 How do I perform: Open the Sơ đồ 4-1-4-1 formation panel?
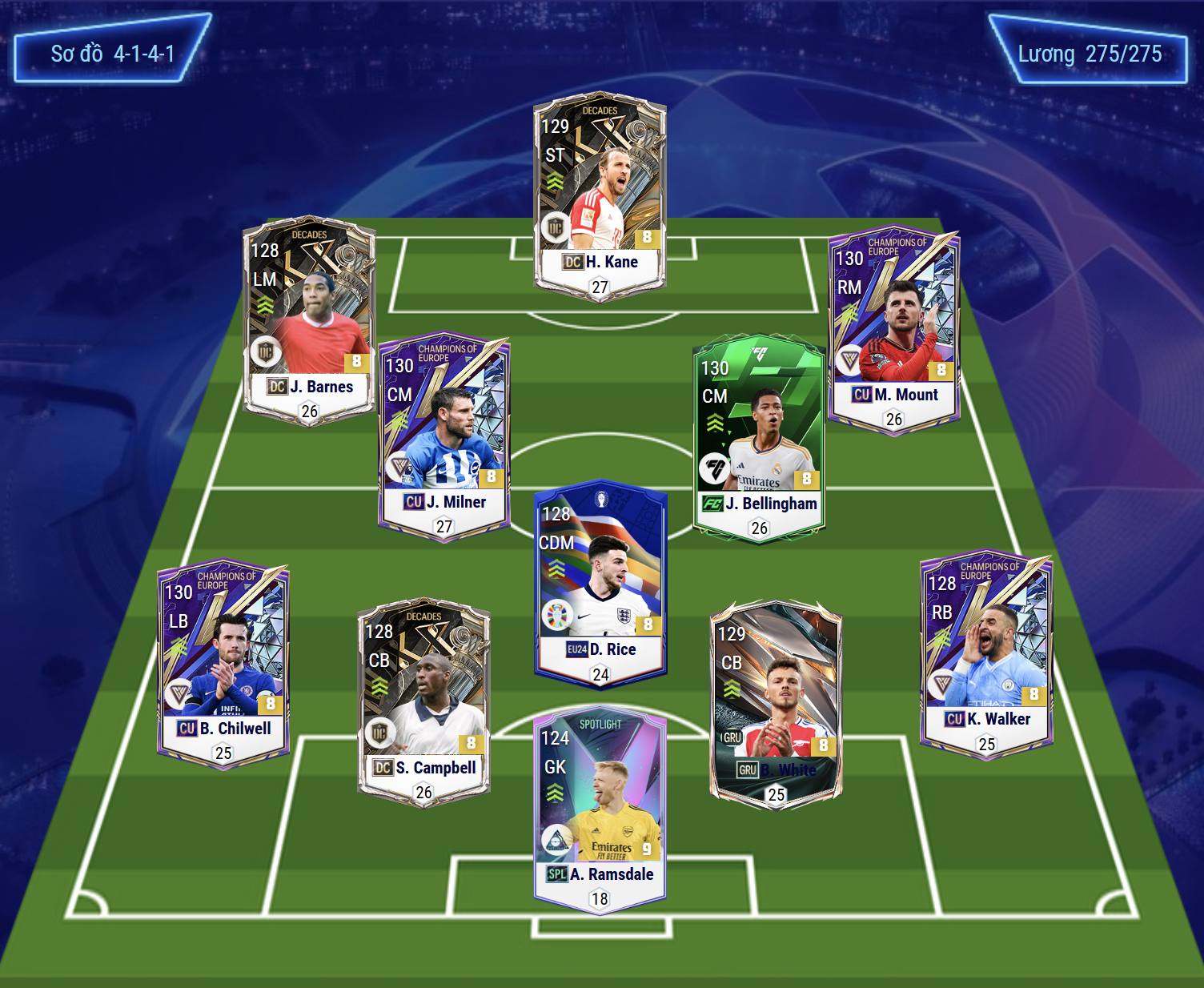click(112, 54)
